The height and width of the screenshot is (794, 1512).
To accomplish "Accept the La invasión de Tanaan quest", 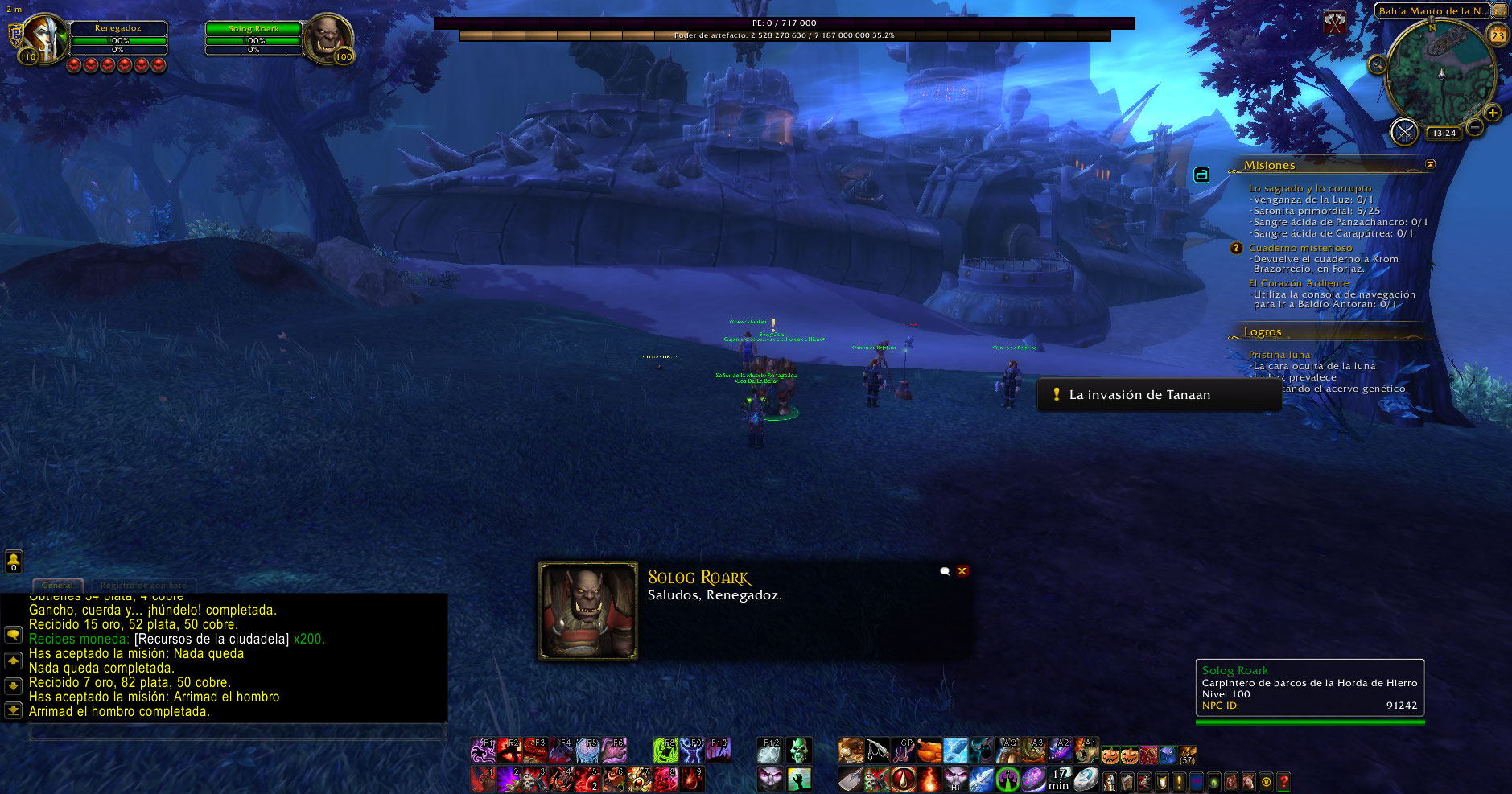I will (x=1139, y=395).
